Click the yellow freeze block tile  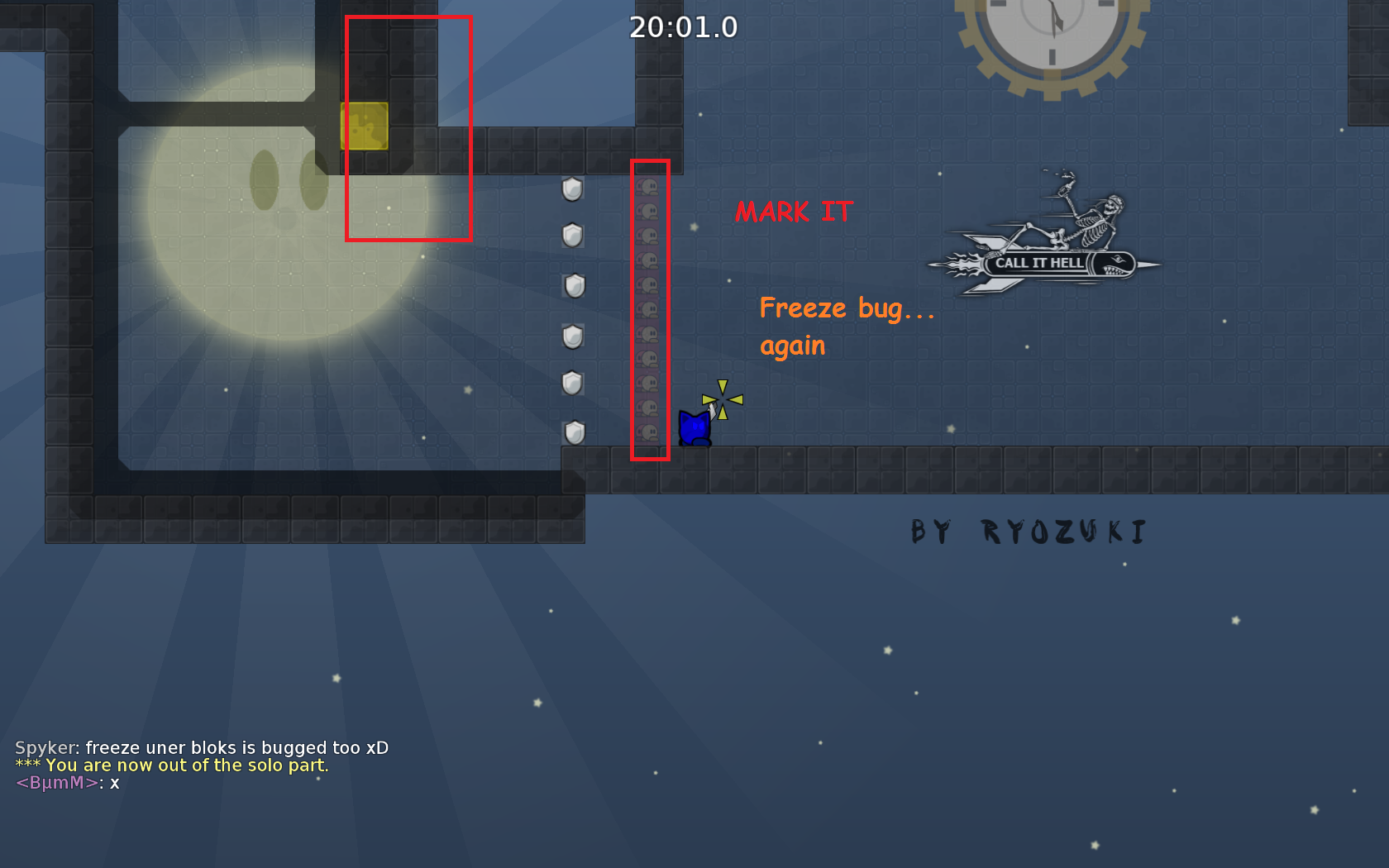364,124
